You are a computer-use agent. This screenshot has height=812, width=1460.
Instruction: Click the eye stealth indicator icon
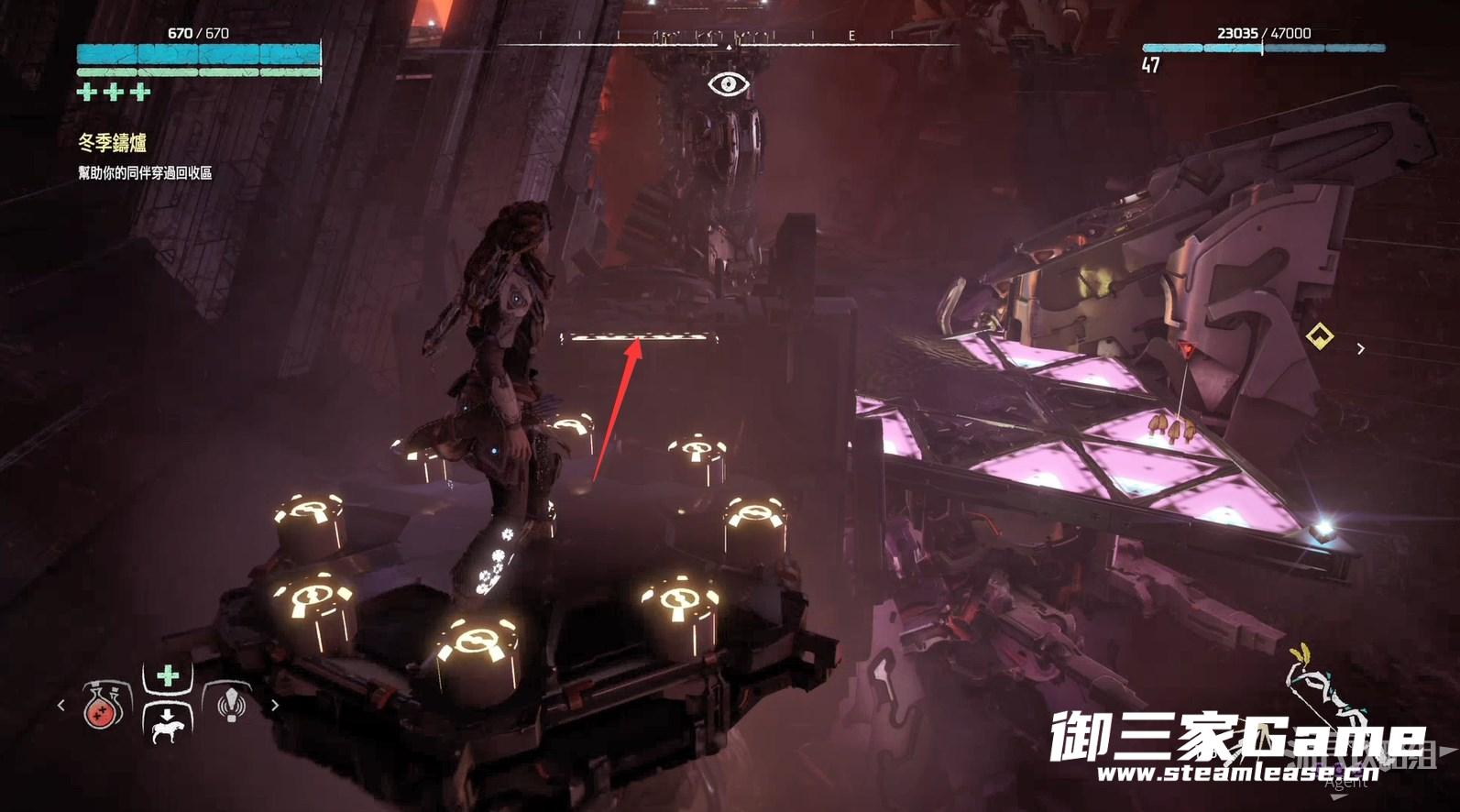tap(729, 85)
